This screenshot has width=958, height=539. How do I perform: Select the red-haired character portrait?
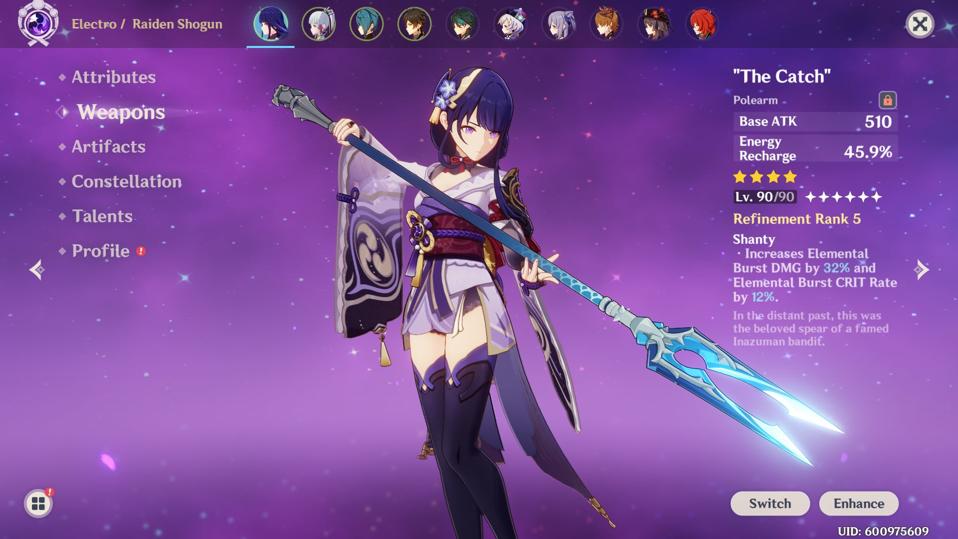[x=702, y=24]
